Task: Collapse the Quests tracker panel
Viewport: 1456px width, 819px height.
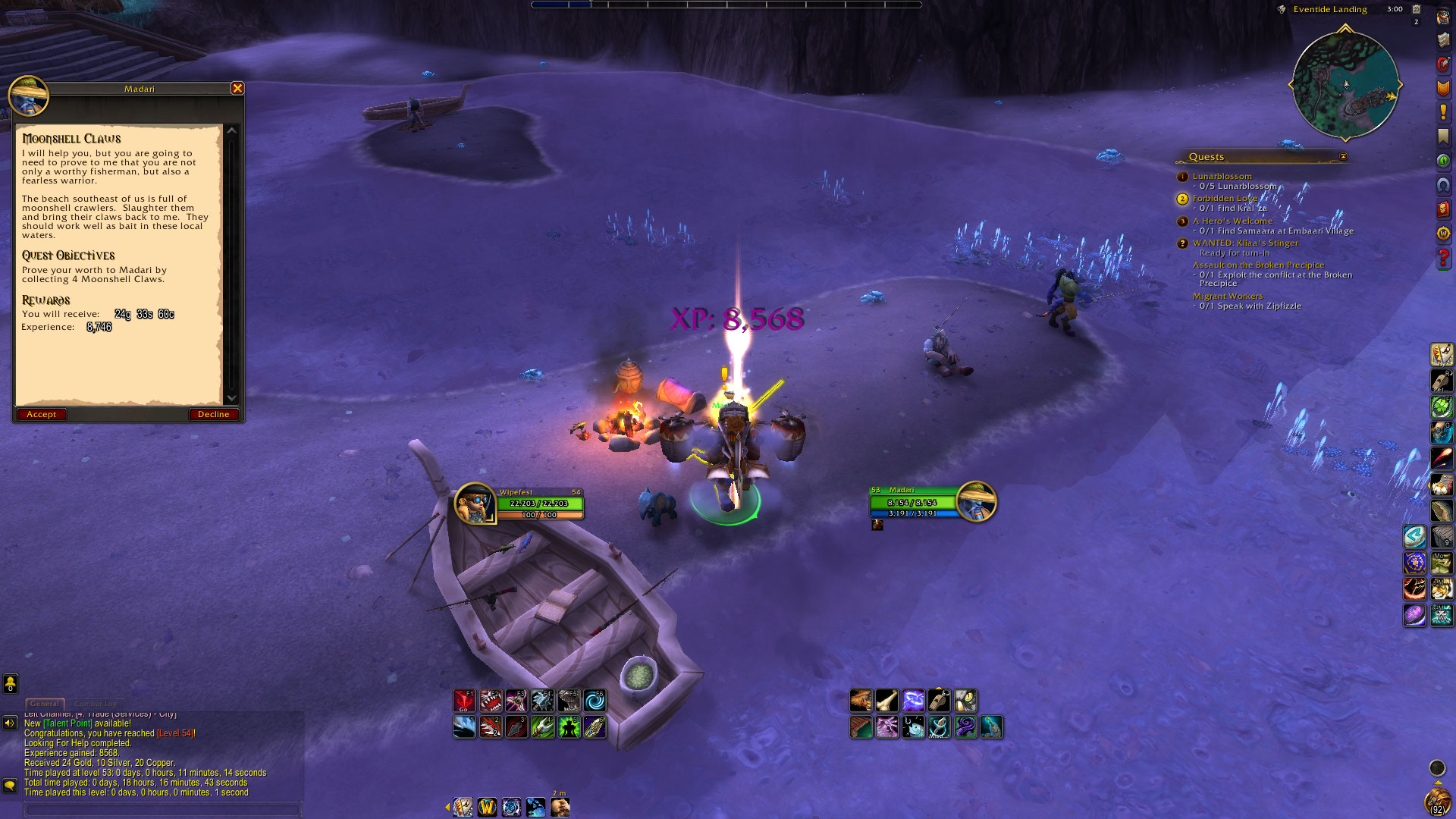Action: tap(1343, 157)
